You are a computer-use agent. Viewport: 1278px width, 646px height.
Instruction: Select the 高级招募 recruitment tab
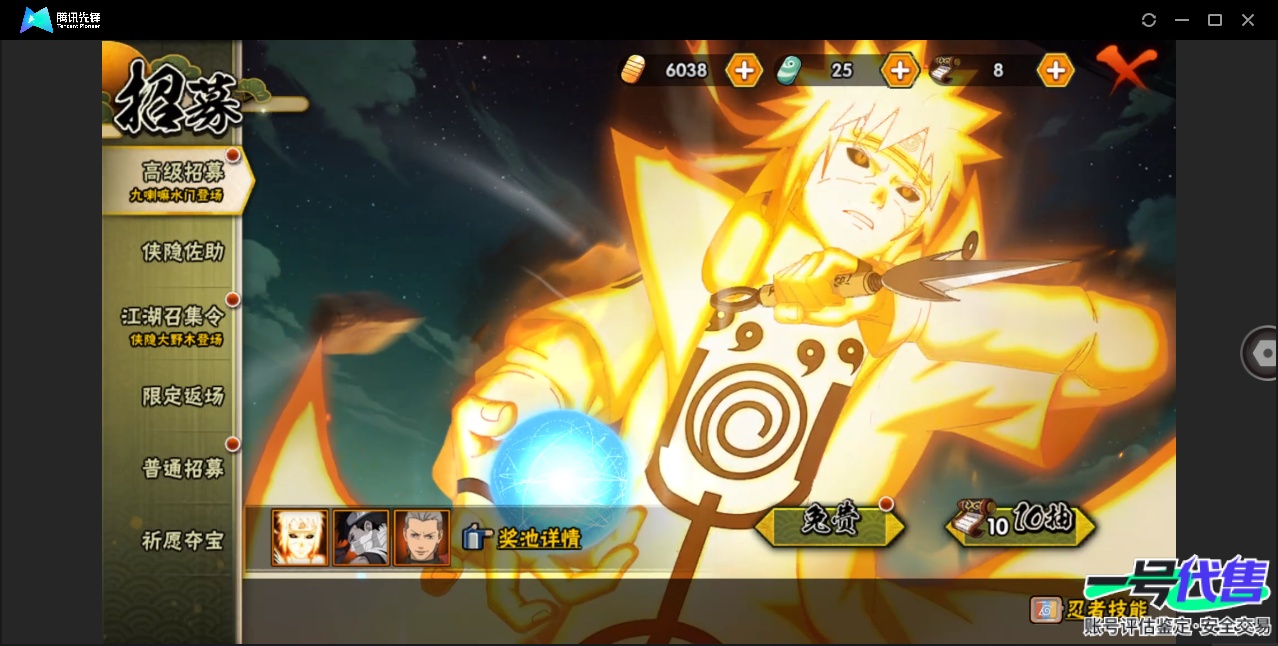click(x=181, y=179)
